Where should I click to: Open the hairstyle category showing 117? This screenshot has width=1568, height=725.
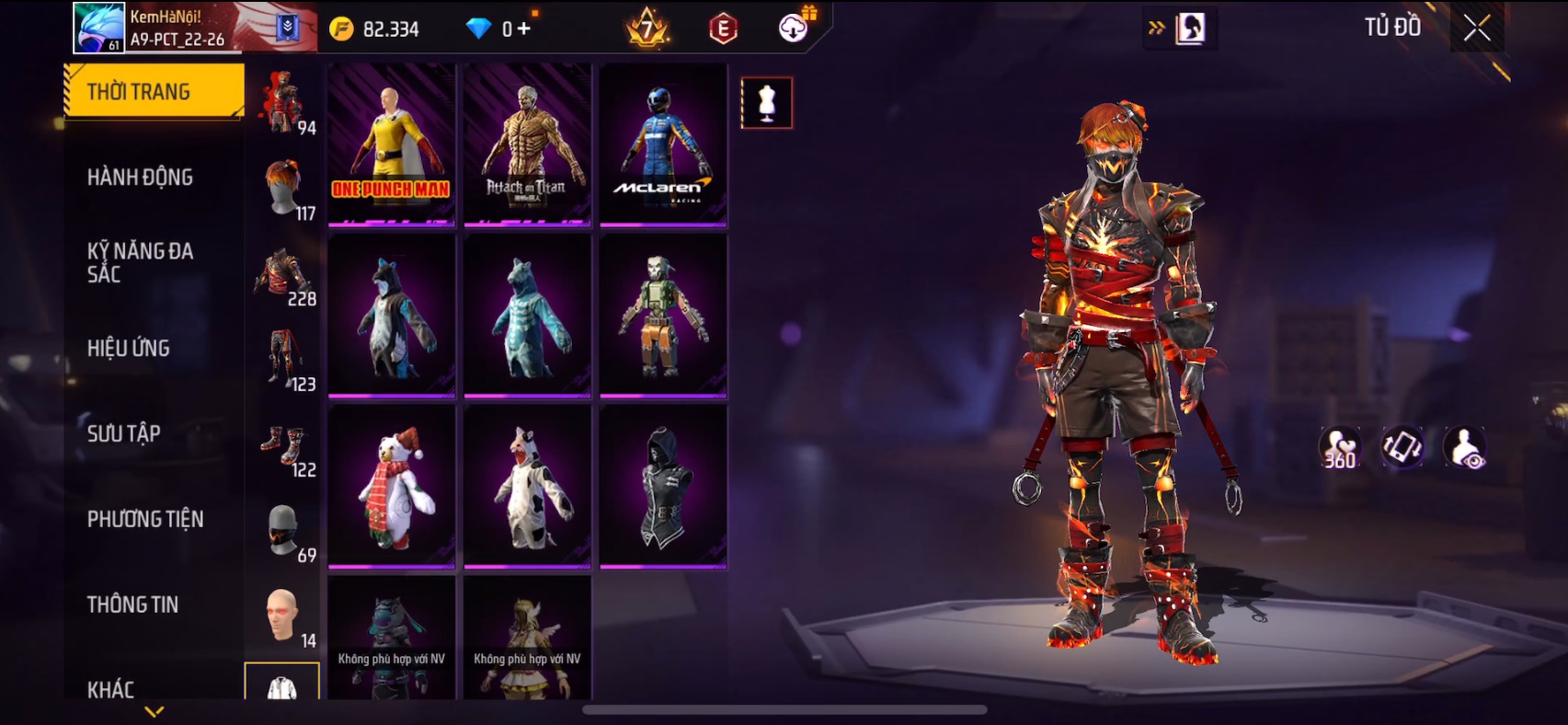click(285, 189)
